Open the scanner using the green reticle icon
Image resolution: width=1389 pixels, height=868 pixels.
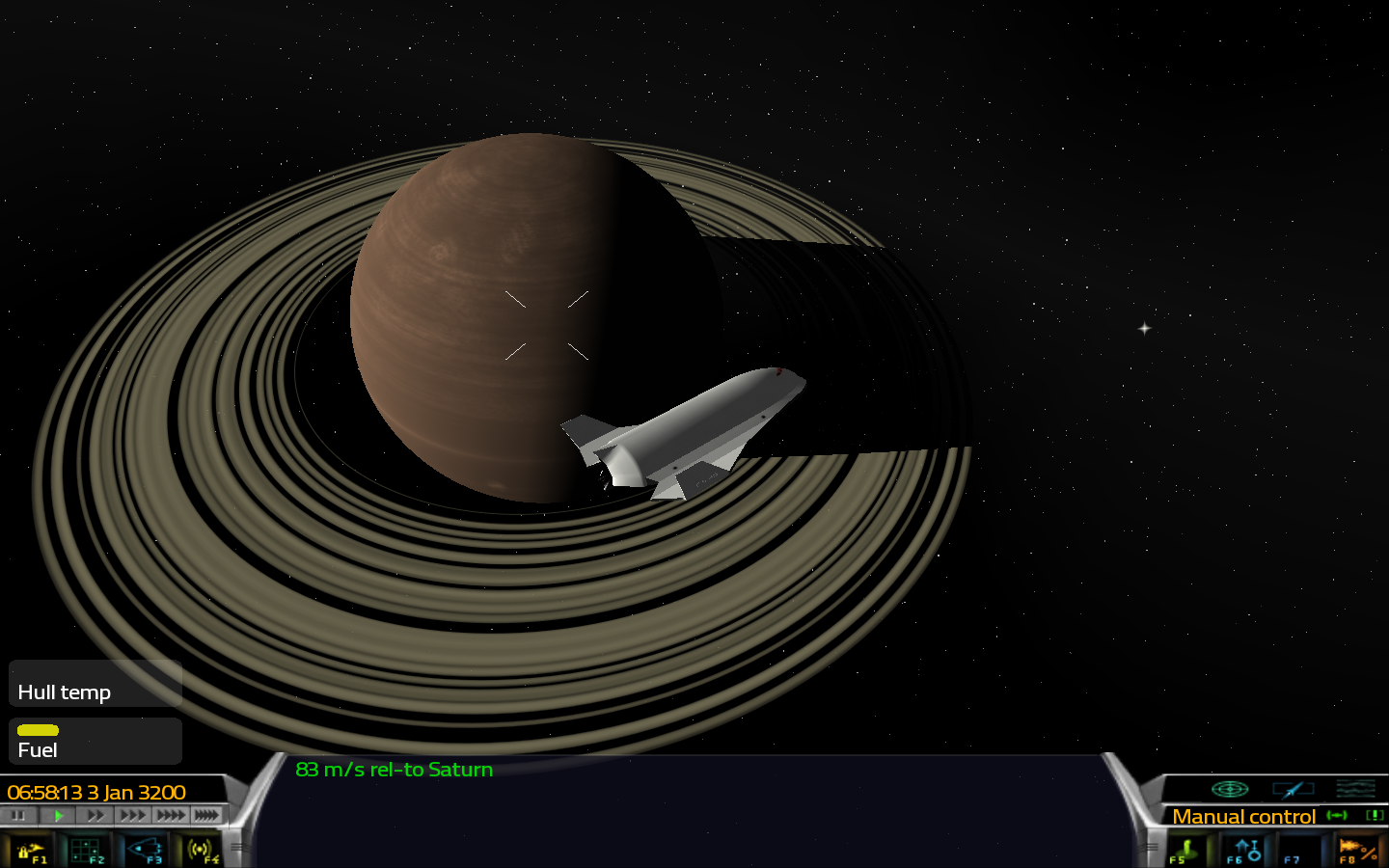pyautogui.click(x=1230, y=789)
